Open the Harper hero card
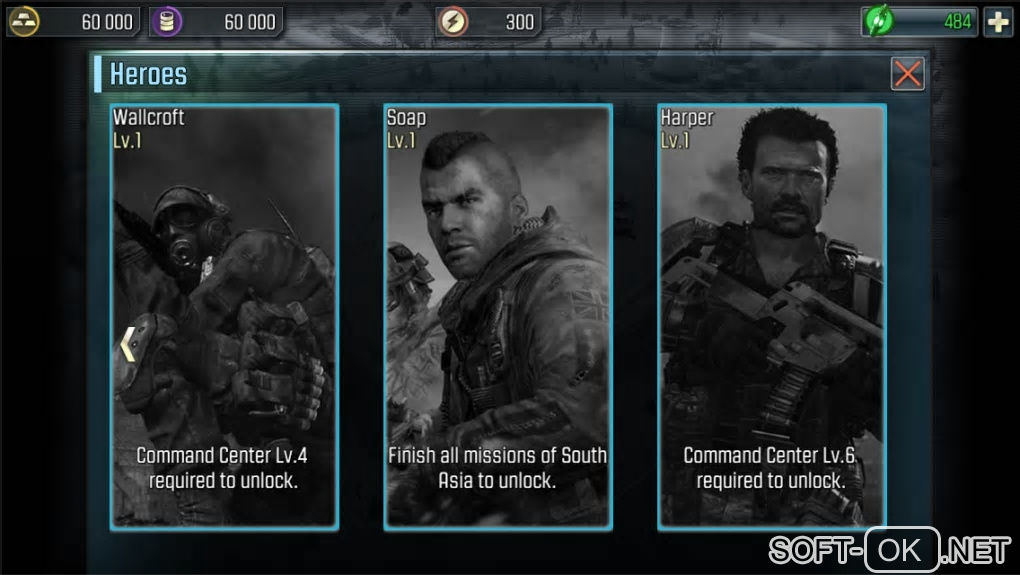Screen dimensions: 1020x575 click(771, 316)
